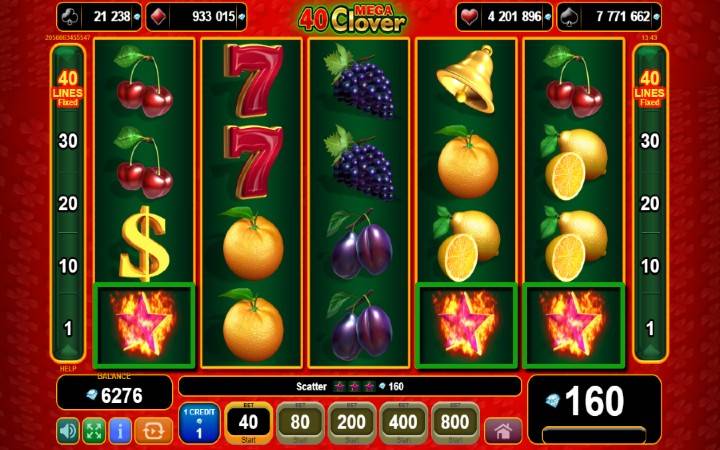Start a spin with bet 40
720x450 pixels.
[247, 423]
